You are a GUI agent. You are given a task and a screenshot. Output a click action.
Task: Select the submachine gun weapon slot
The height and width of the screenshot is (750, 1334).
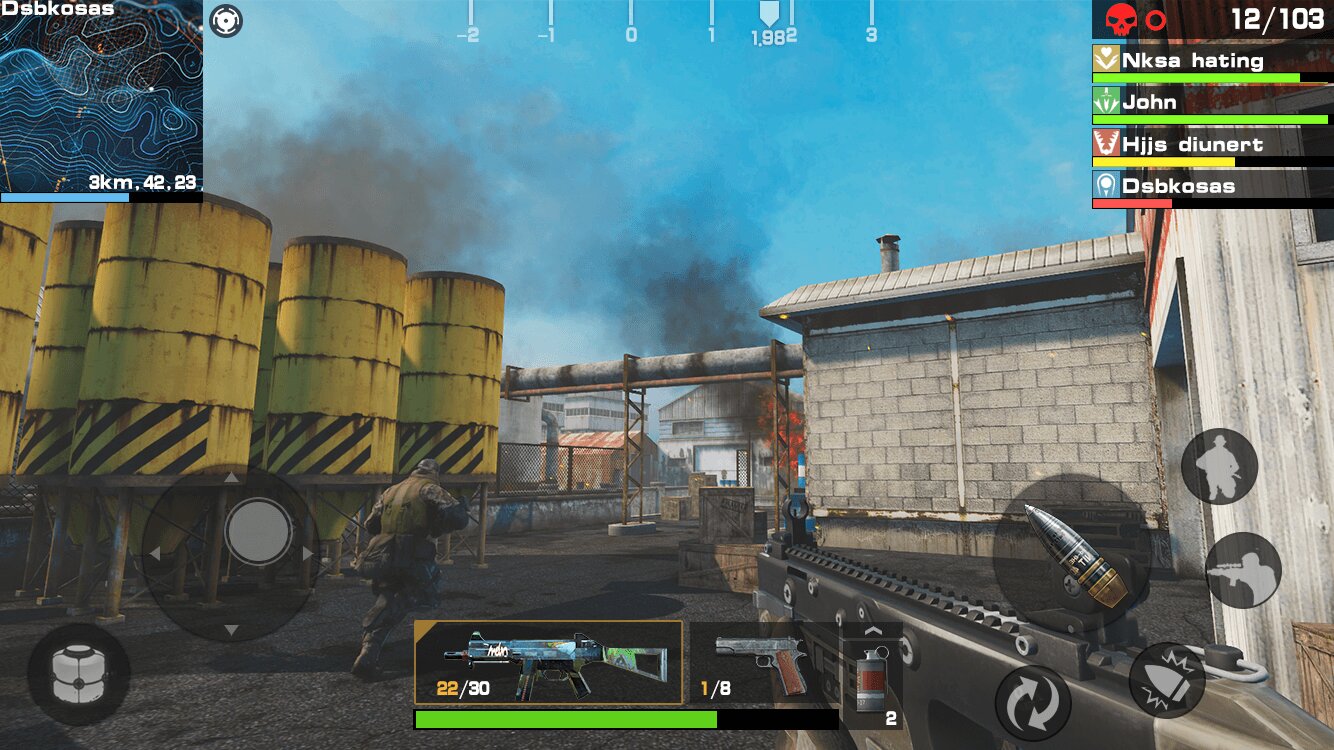(548, 662)
